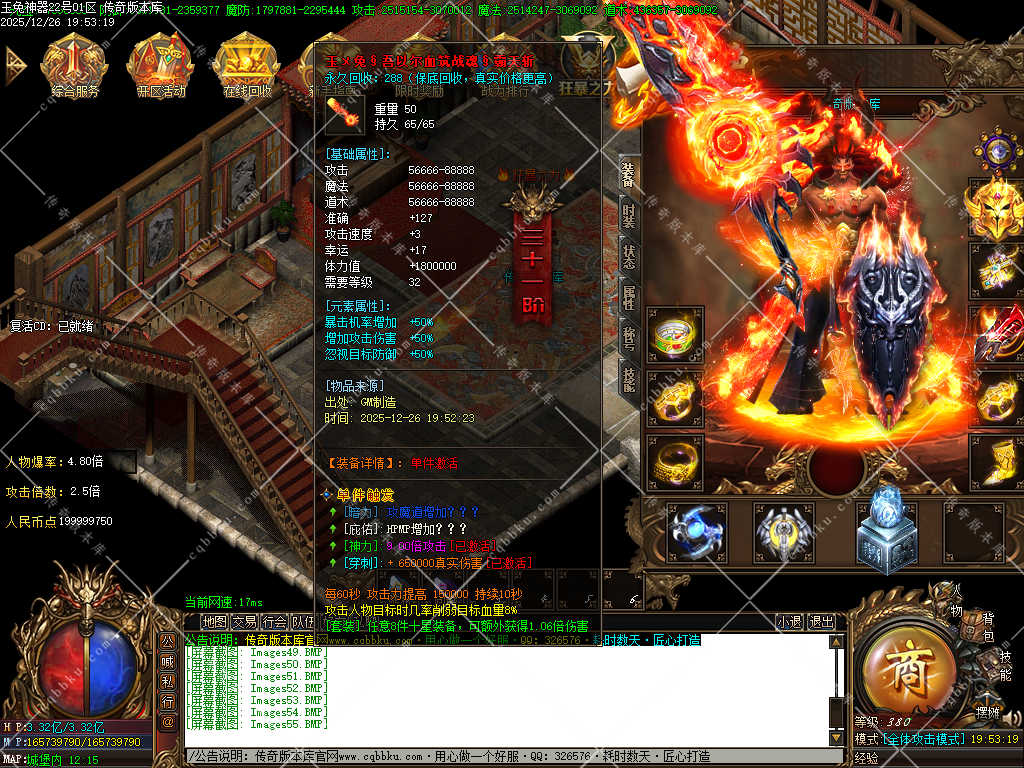Click the 小退 logout button

[790, 622]
